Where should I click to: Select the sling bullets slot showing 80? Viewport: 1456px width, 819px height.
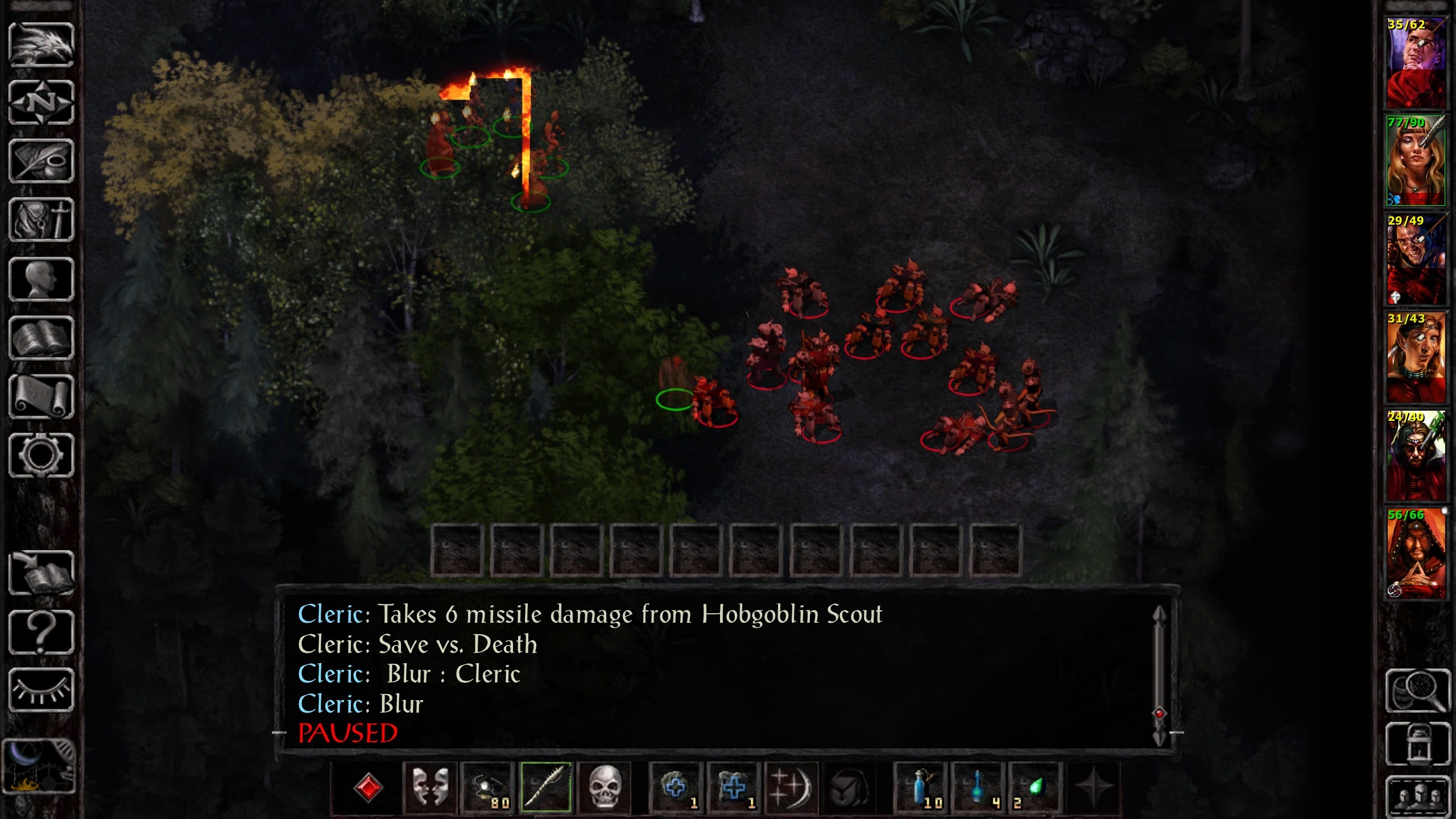pyautogui.click(x=488, y=788)
